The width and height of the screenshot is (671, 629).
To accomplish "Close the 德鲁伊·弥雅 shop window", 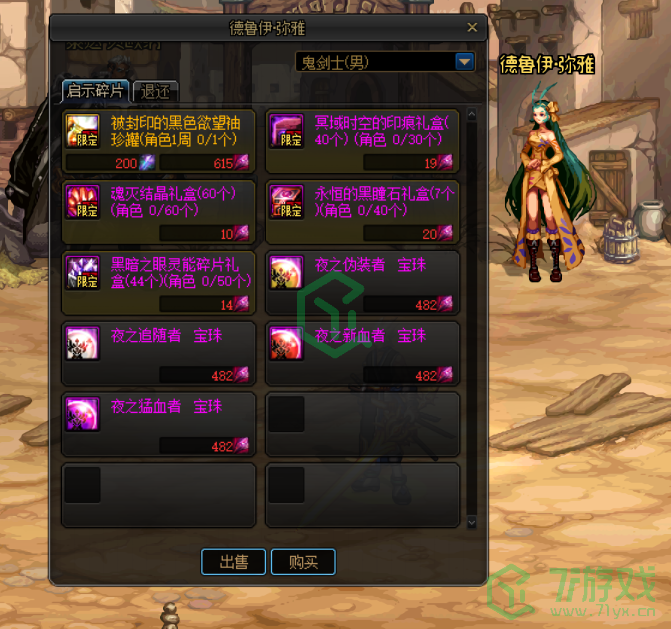I will [473, 28].
